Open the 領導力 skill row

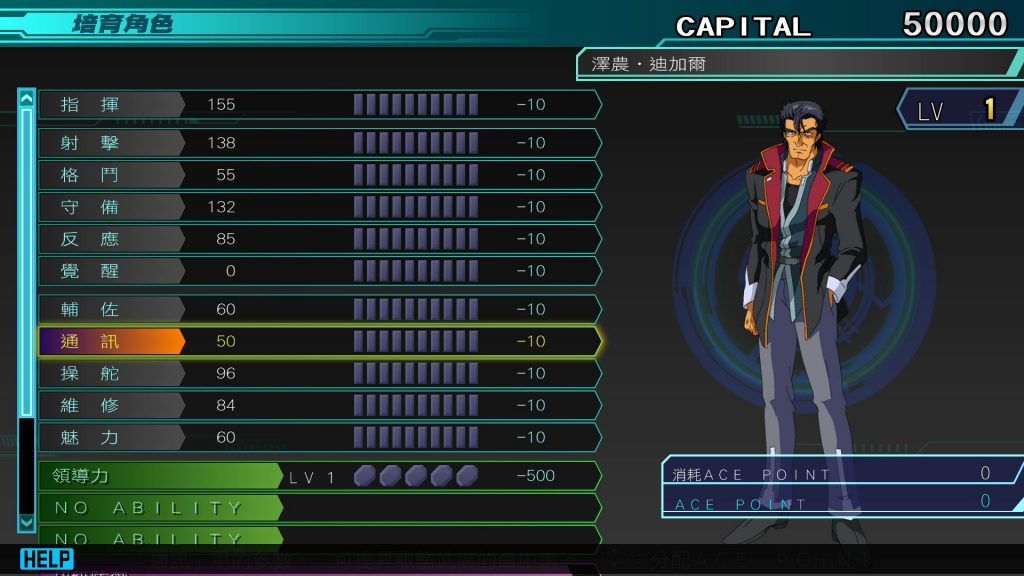pos(318,476)
